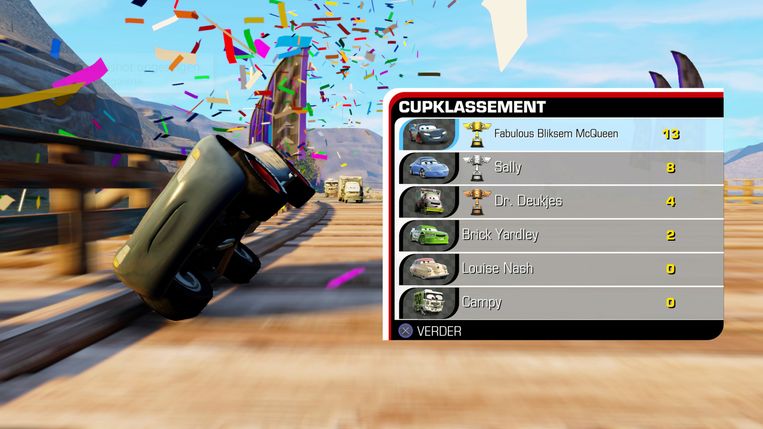
Task: Select Campy's row in the list
Action: (557, 302)
